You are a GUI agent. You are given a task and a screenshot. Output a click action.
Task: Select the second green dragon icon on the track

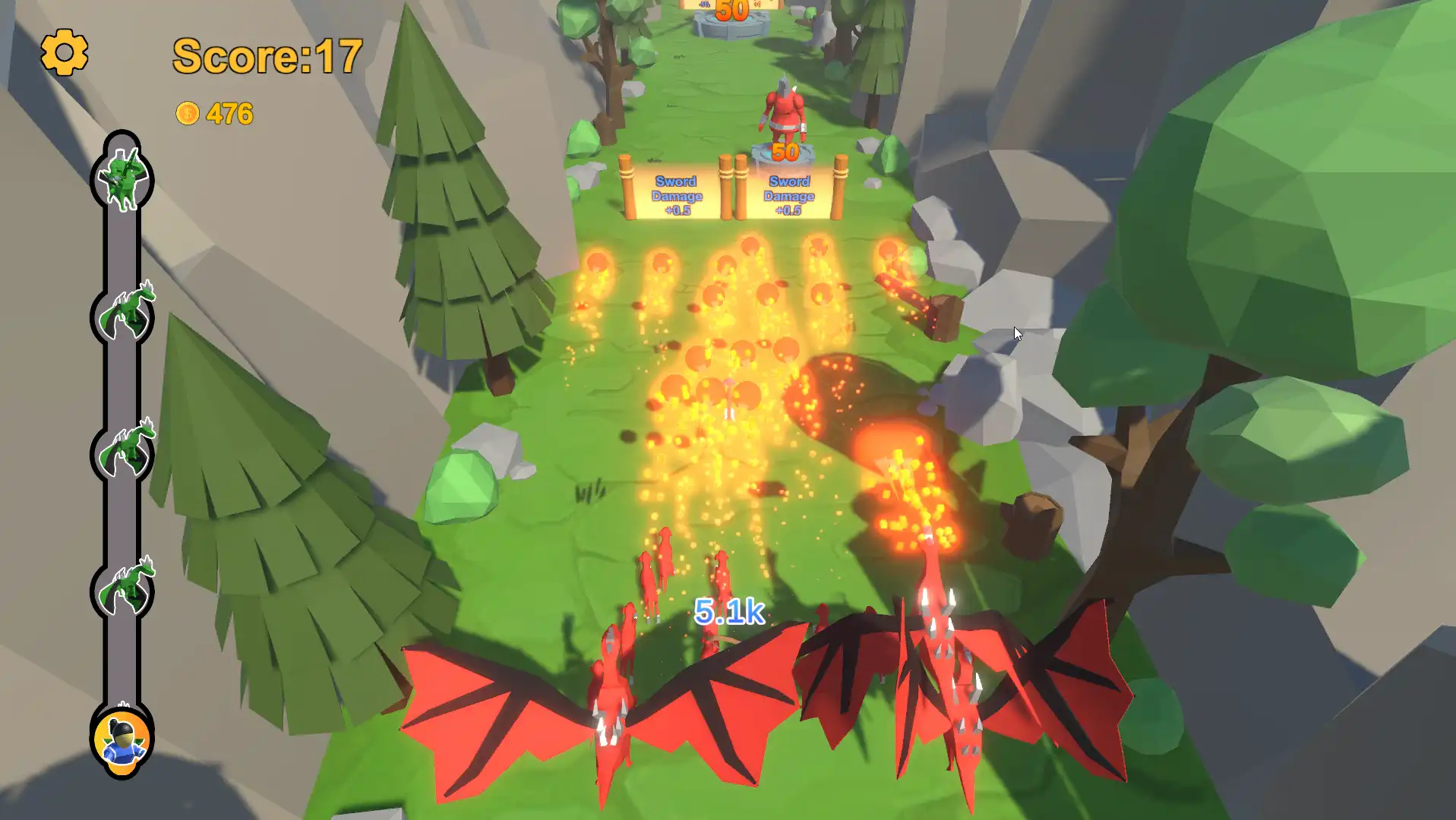point(125,311)
